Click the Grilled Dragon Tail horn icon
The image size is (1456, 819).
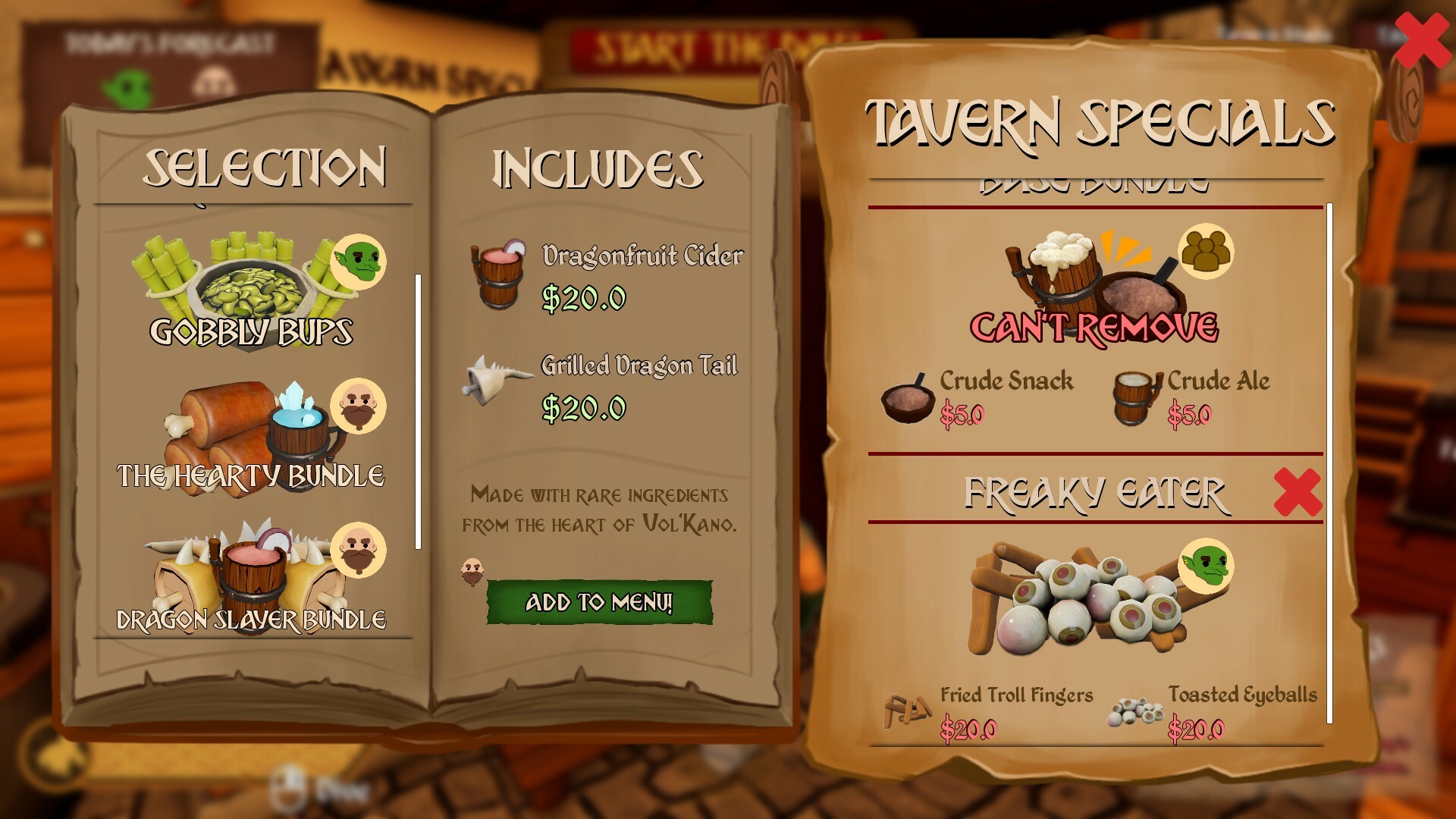[500, 379]
